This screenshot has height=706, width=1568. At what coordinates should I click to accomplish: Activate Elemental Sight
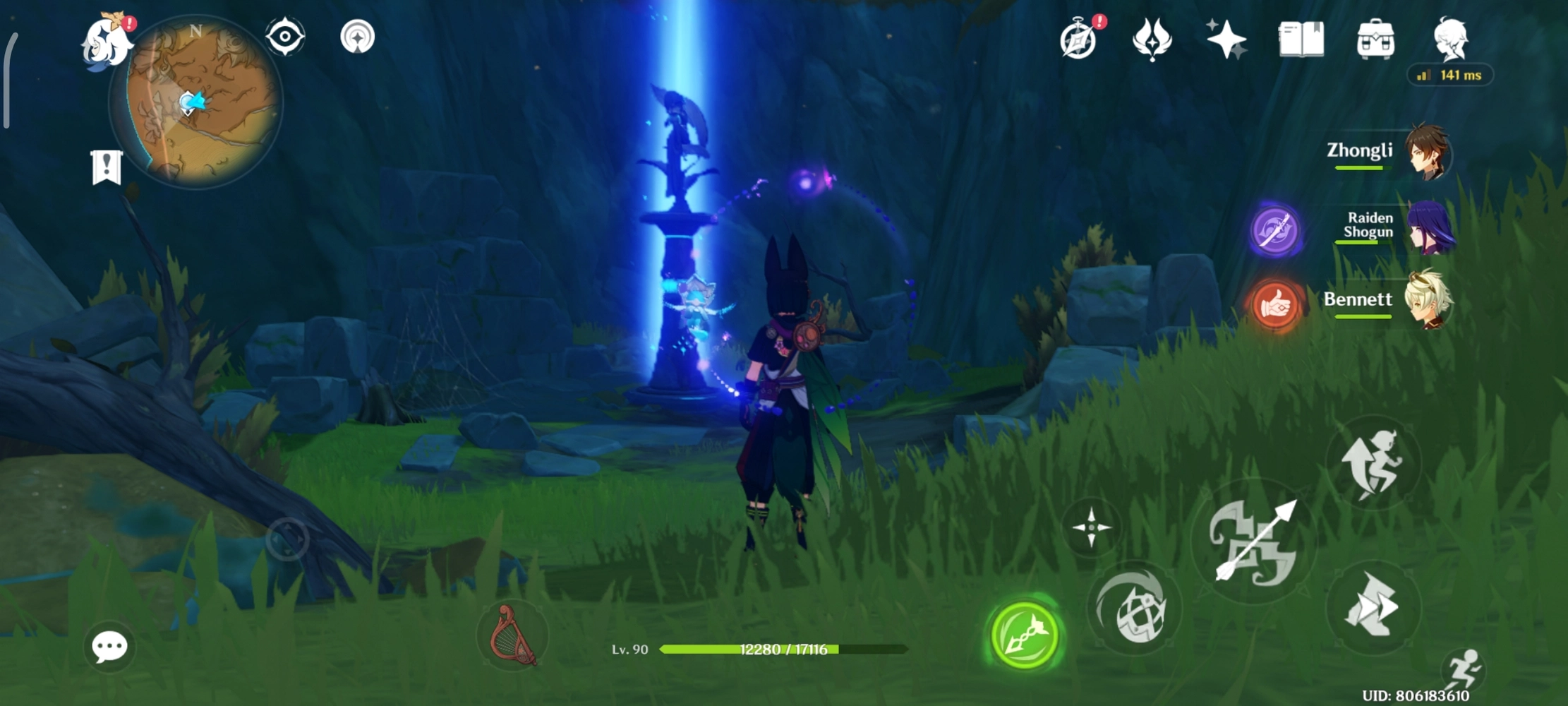[284, 37]
